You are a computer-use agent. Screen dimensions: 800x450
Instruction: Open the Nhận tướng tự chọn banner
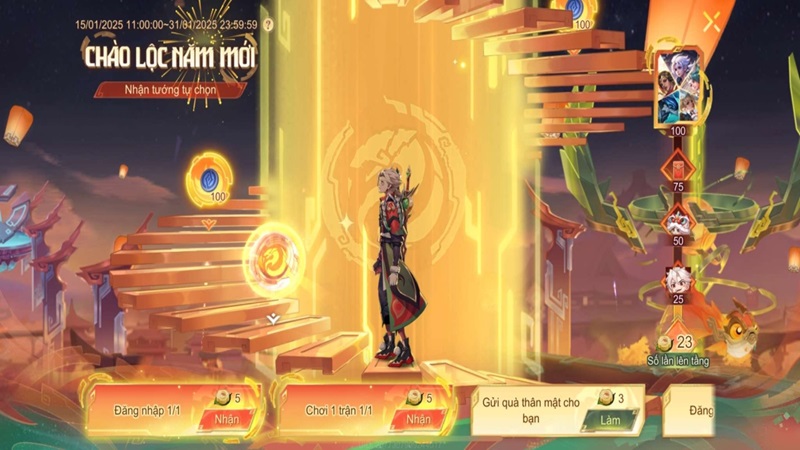[x=171, y=90]
